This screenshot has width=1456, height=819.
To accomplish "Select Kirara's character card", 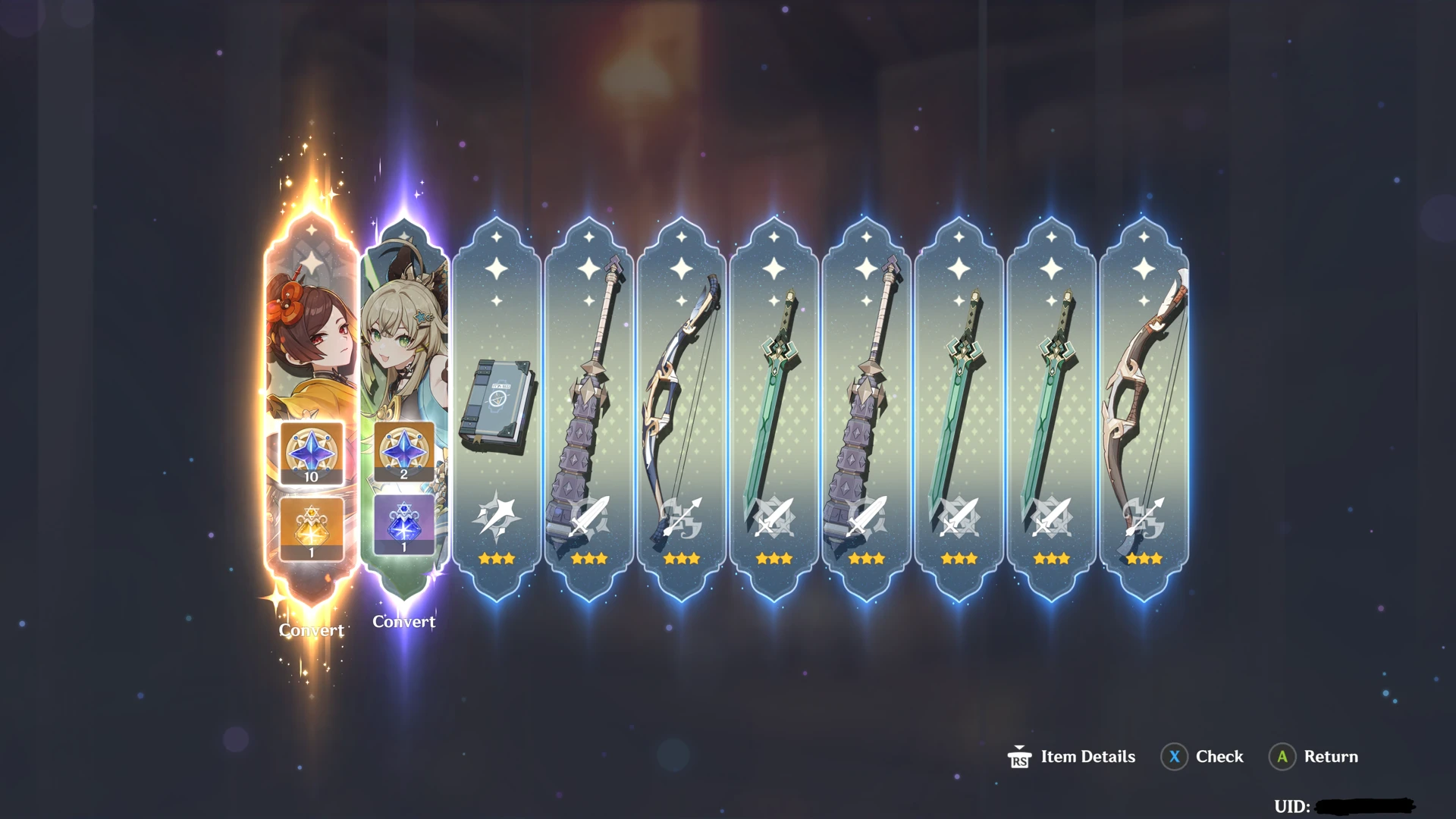I will click(x=404, y=326).
